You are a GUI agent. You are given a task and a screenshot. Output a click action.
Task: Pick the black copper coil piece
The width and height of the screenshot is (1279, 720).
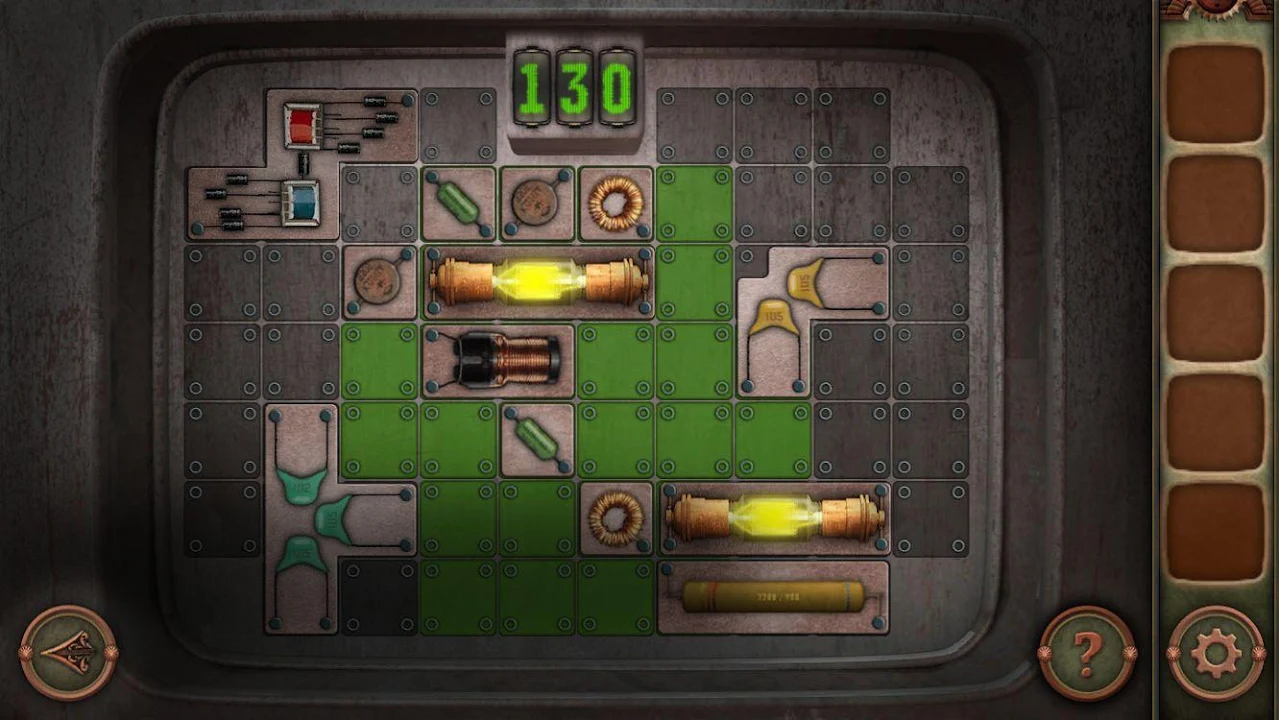click(498, 359)
